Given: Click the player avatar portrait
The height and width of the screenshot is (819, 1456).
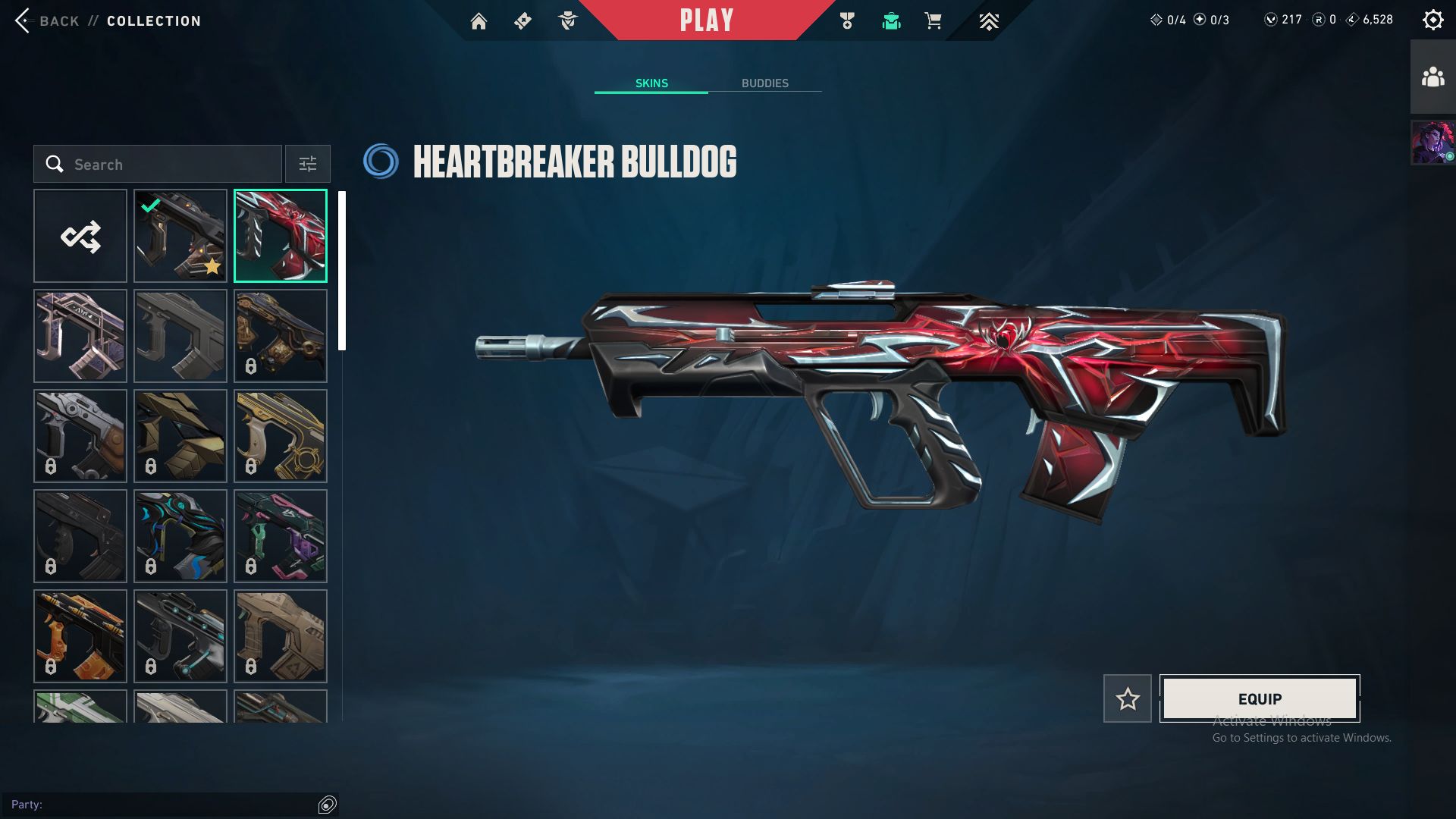Looking at the screenshot, I should 1432,143.
